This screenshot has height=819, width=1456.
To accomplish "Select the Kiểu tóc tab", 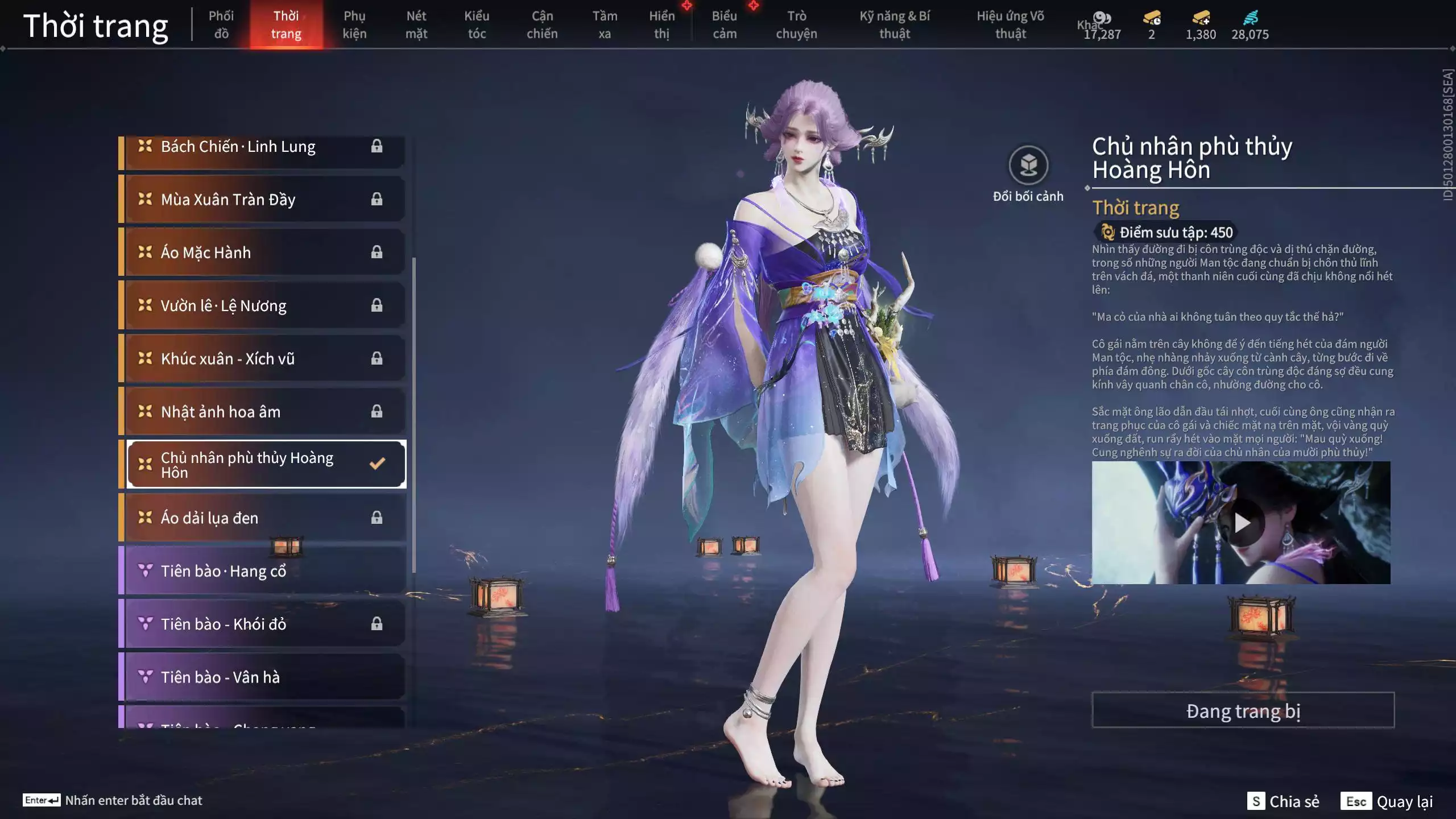I will click(x=476, y=24).
